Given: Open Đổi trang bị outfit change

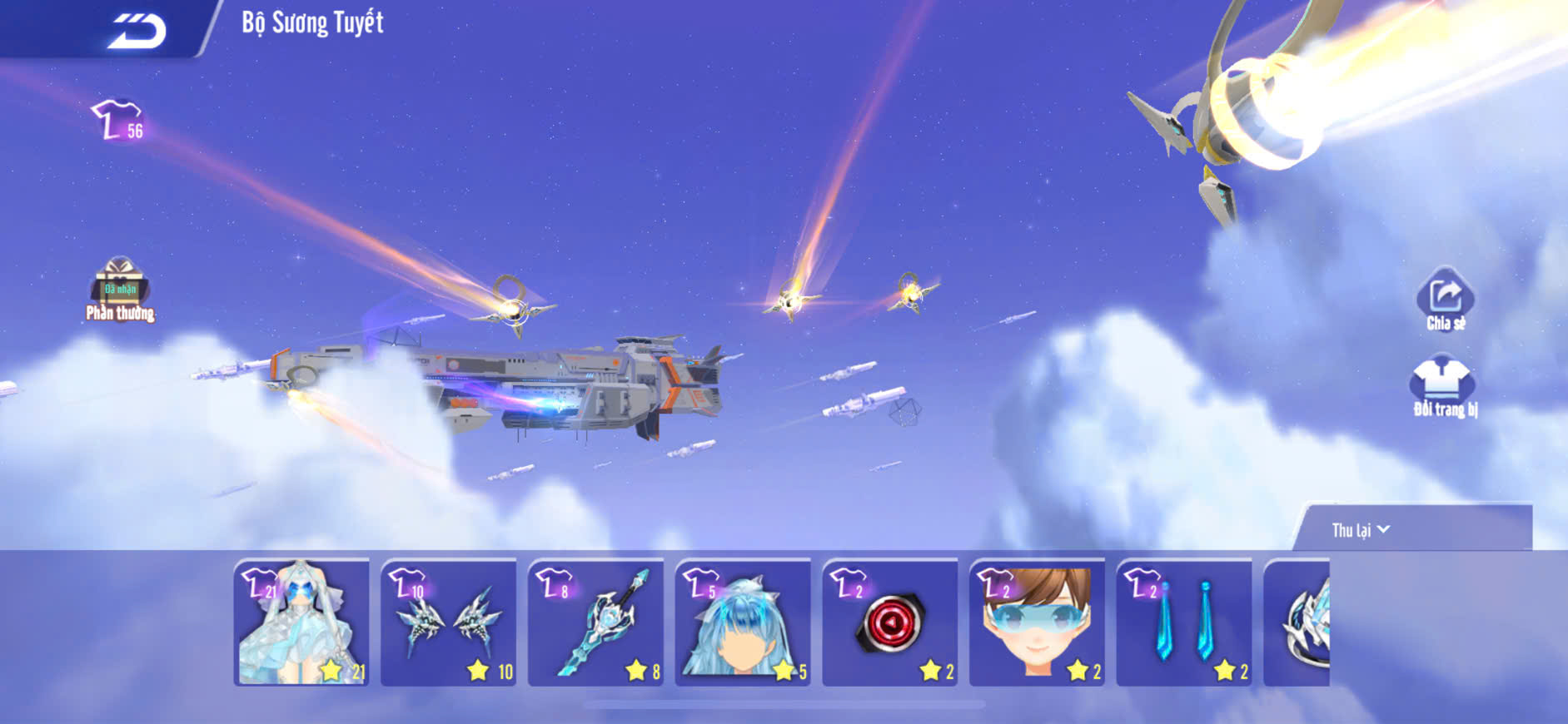Looking at the screenshot, I should [x=1444, y=386].
